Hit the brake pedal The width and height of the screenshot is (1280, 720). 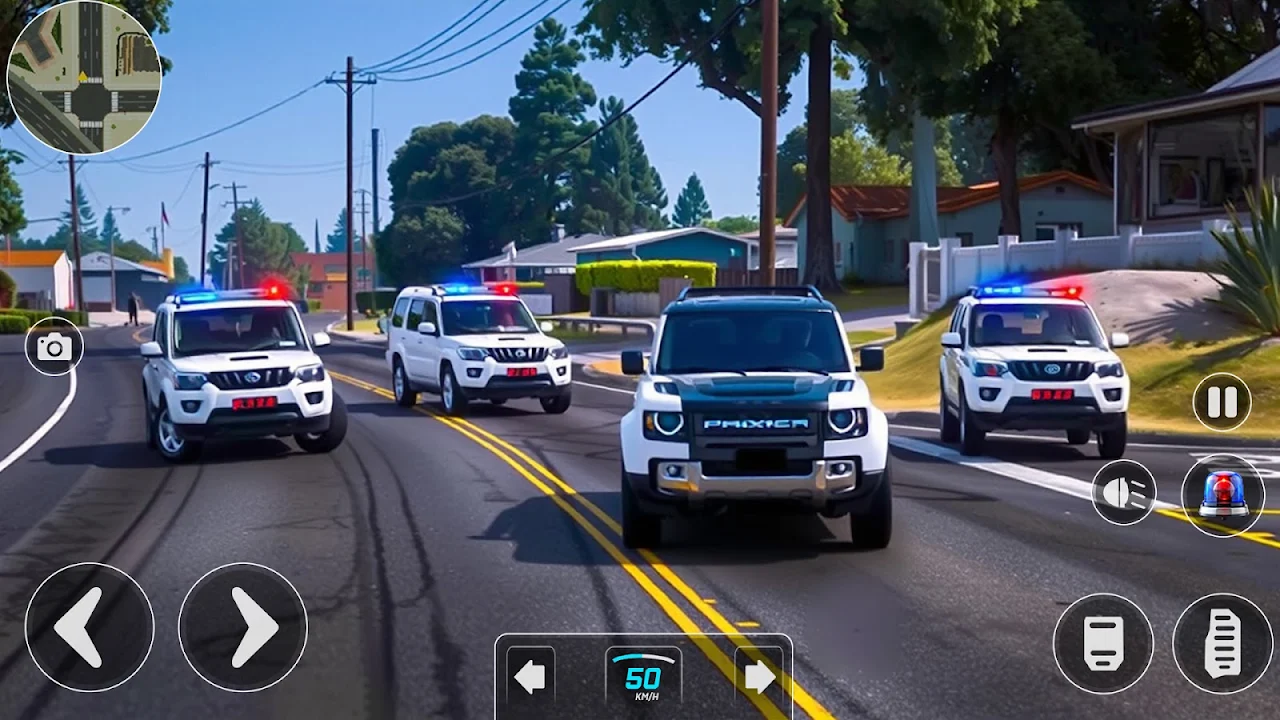1103,643
